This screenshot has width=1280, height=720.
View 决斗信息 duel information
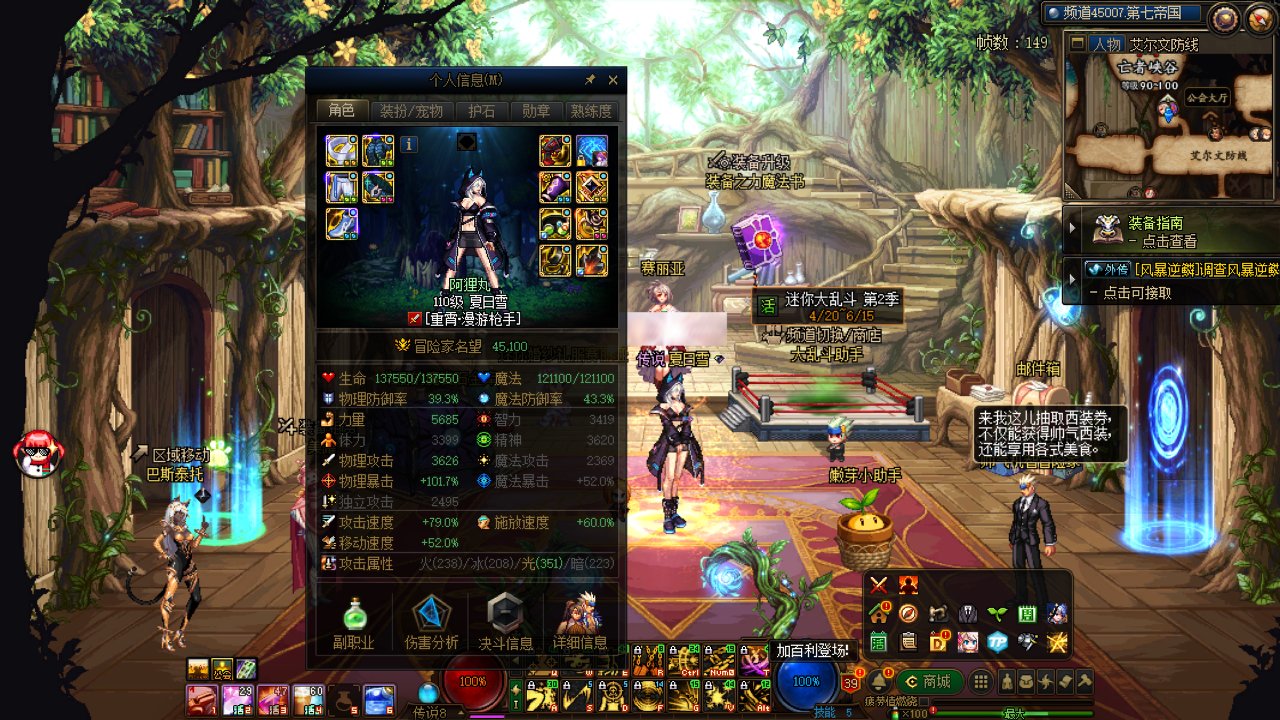505,623
